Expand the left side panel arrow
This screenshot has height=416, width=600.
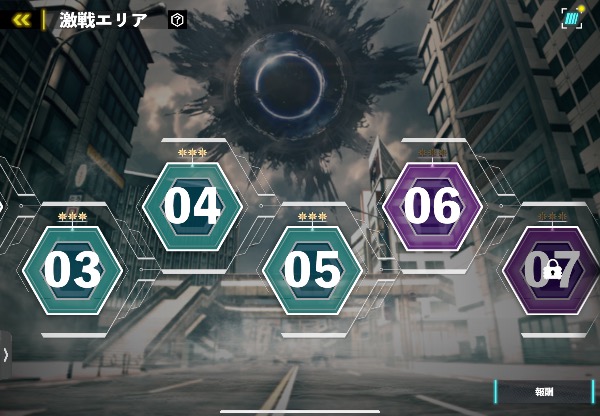click(x=5, y=354)
